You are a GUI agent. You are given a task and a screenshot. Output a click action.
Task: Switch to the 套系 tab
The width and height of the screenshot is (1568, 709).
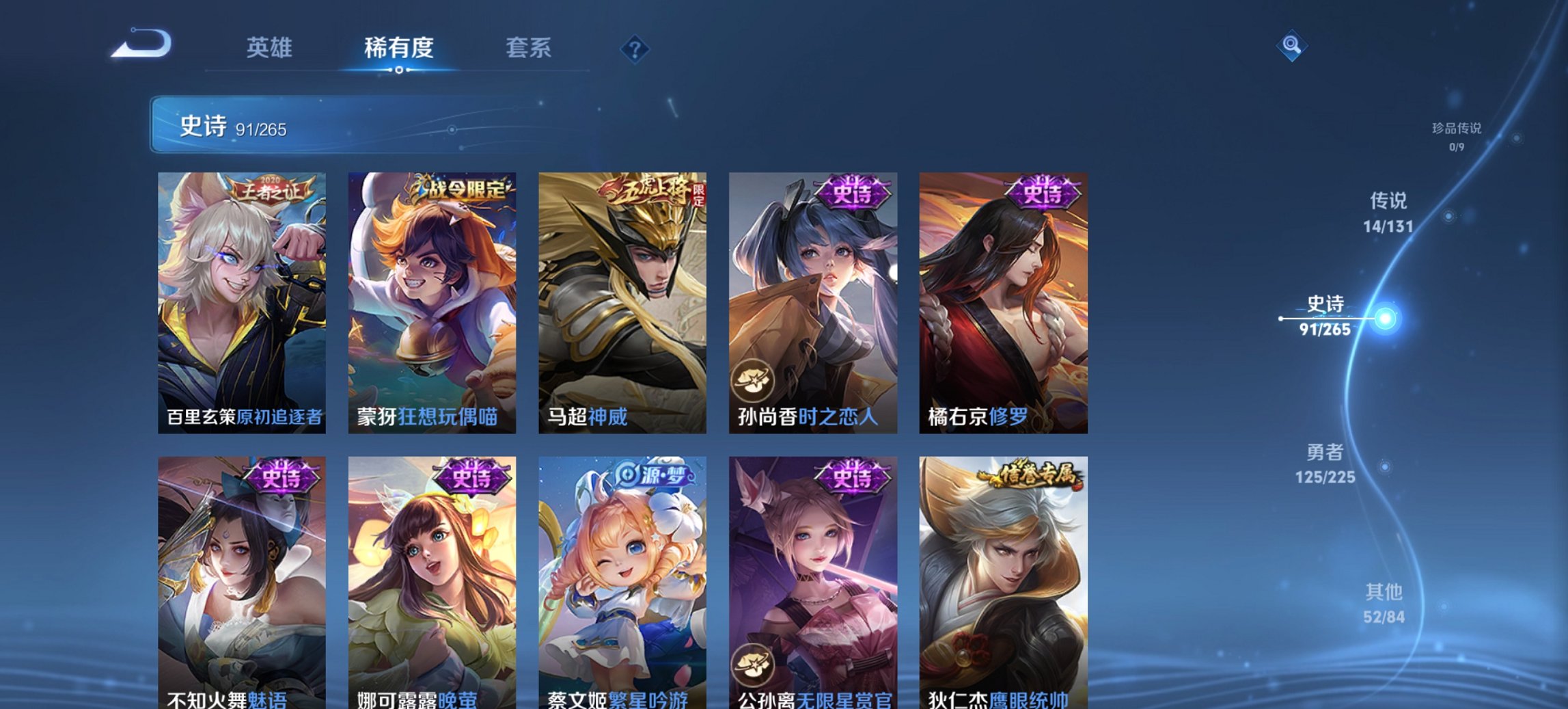point(529,48)
